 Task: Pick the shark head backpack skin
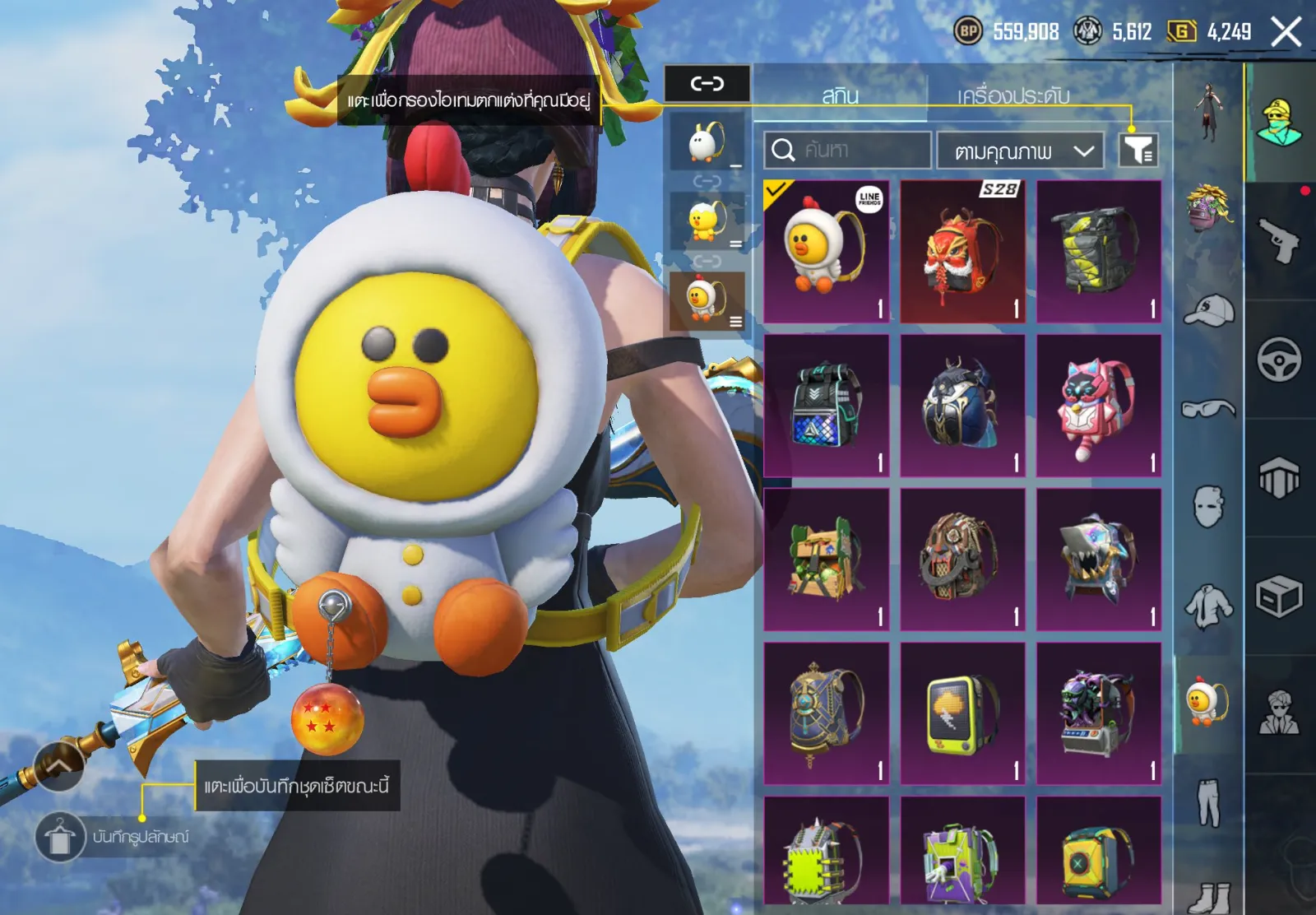(1099, 560)
